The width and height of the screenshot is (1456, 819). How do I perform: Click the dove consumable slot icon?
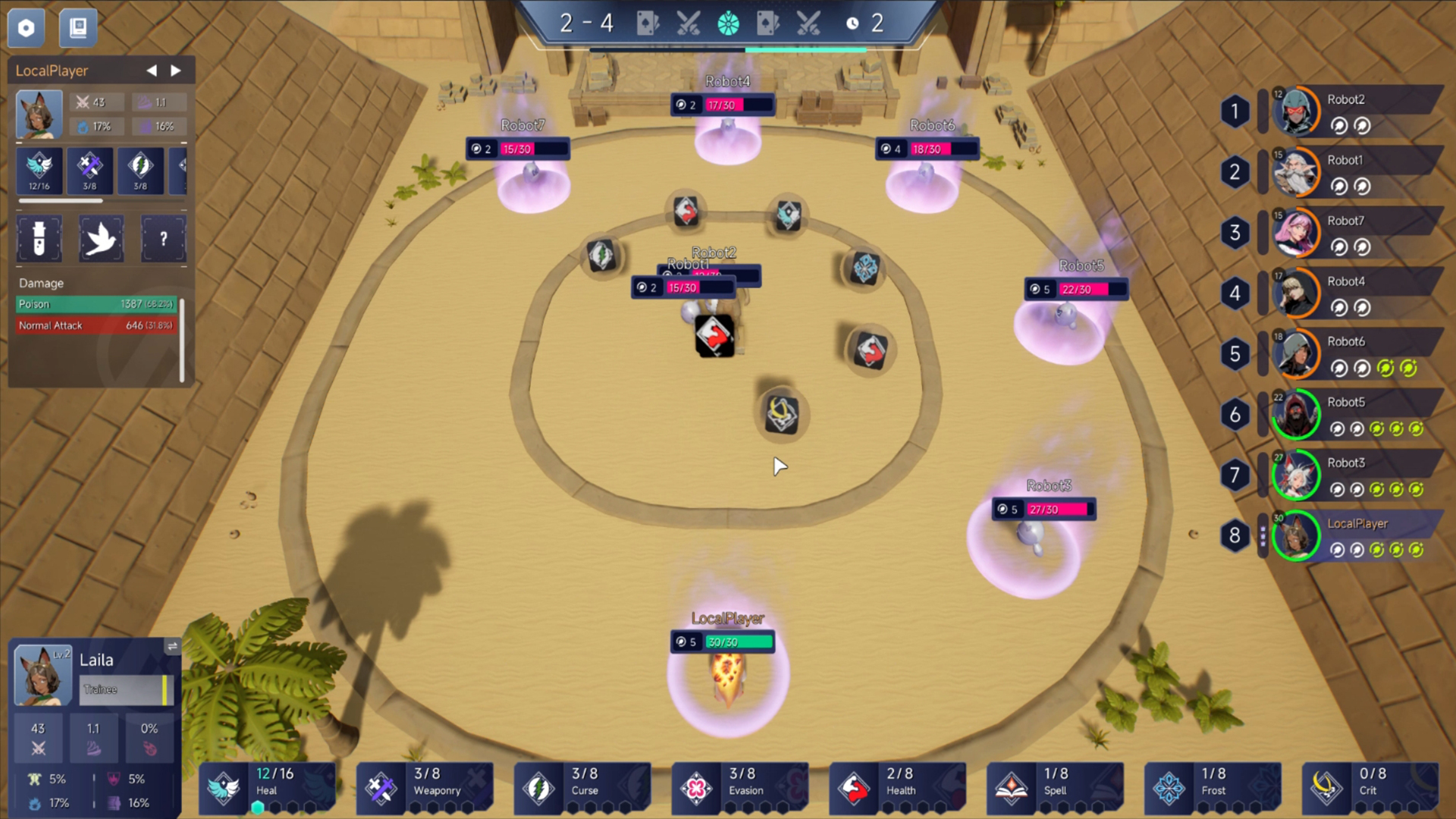click(x=101, y=239)
